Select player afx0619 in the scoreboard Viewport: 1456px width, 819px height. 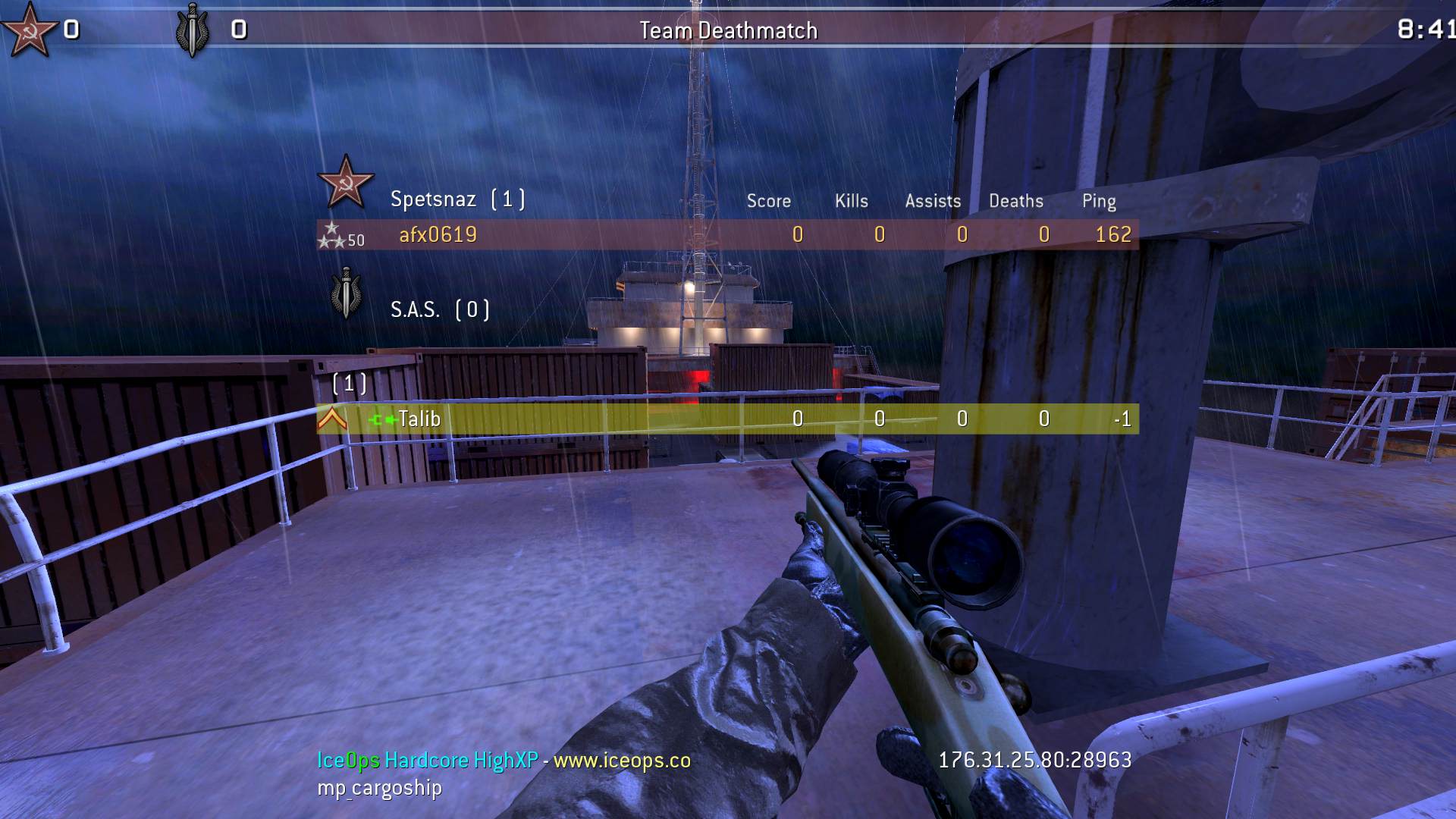[x=438, y=235]
